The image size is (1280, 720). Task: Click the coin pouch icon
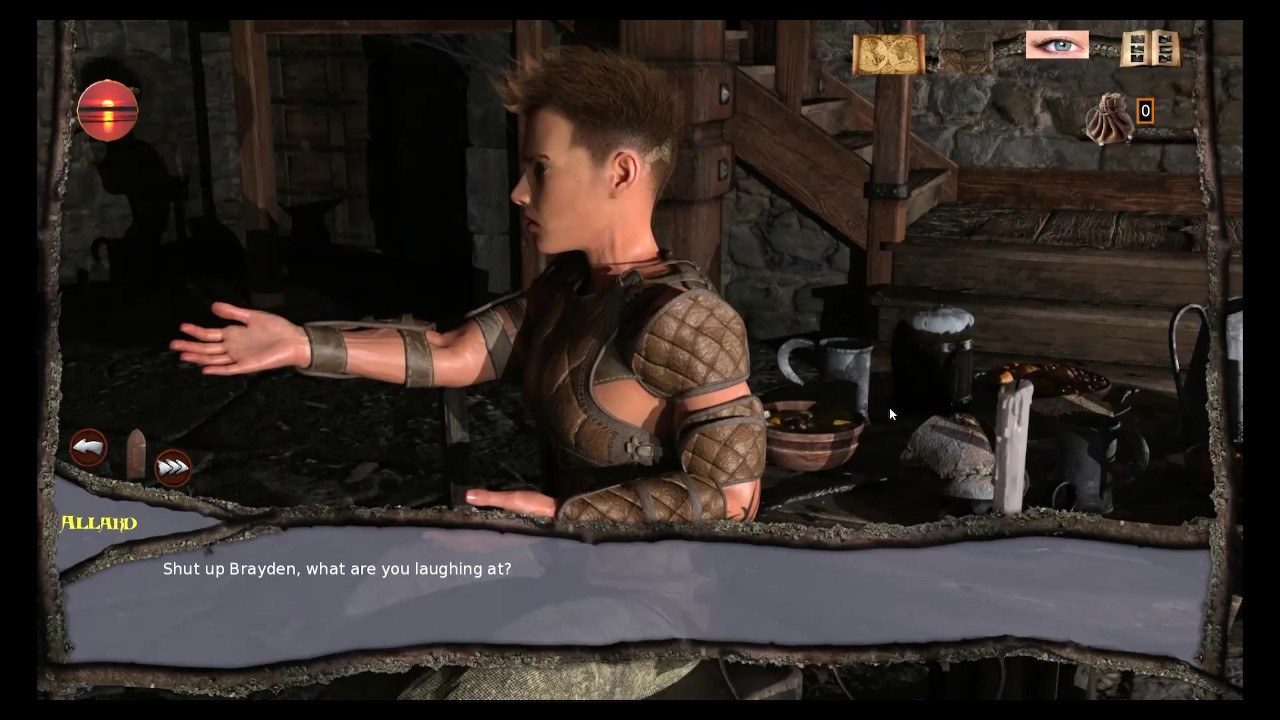pos(1109,118)
